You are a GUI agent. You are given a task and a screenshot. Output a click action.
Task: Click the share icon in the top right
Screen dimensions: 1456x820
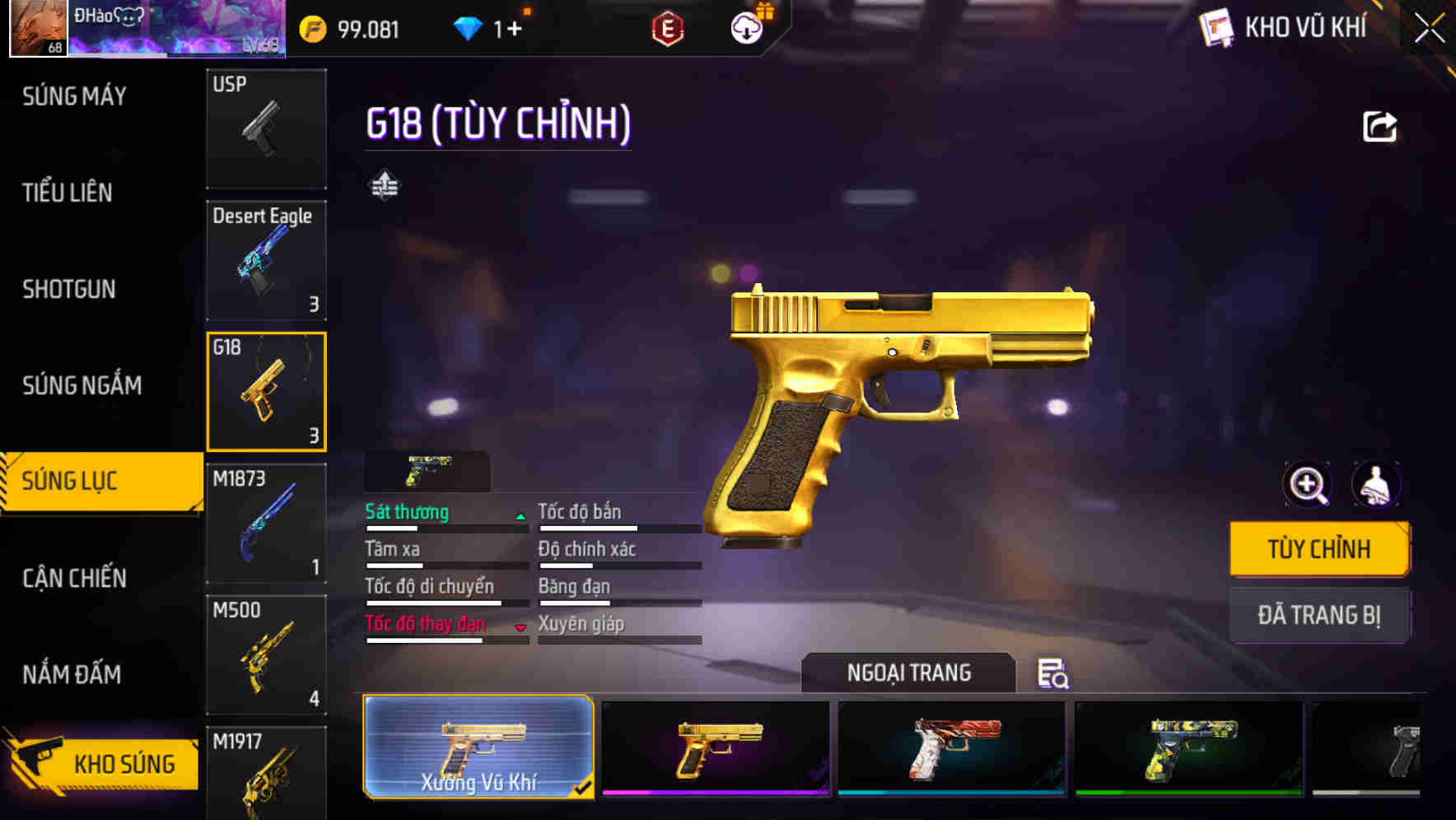point(1379,125)
